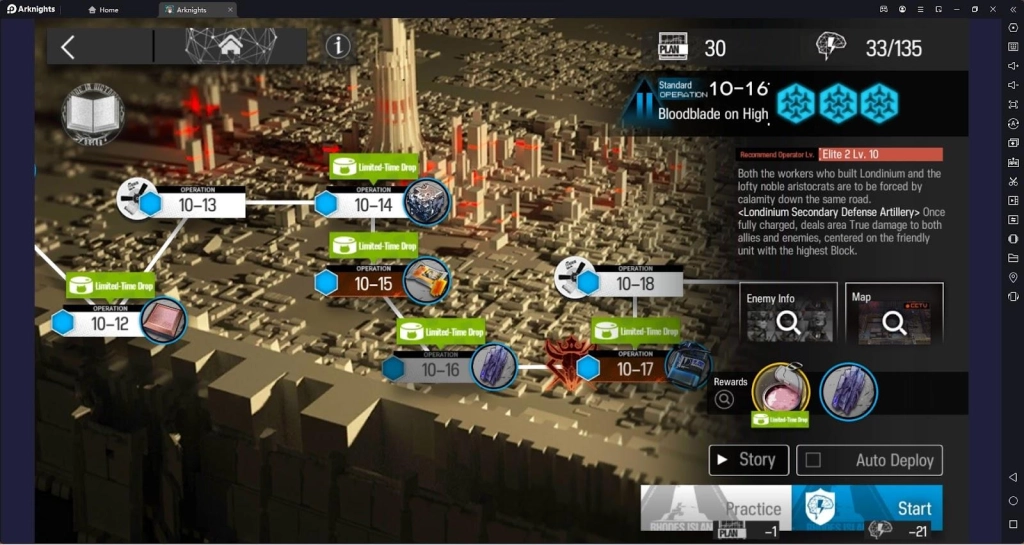Image resolution: width=1024 pixels, height=545 pixels.
Task: Close the emulator window
Action: (994, 9)
